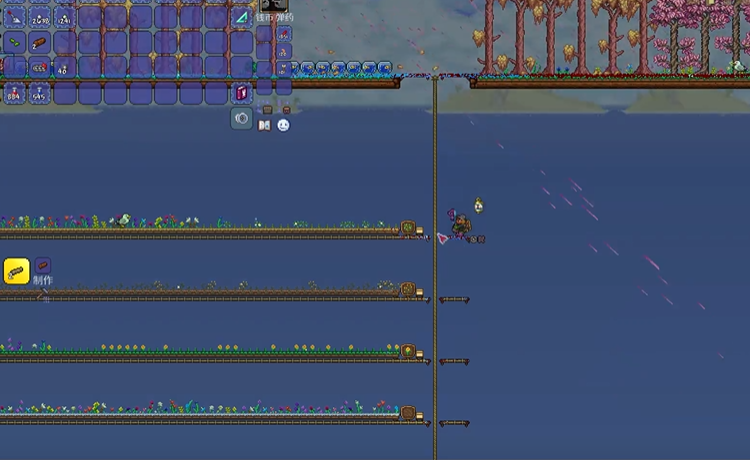Image resolution: width=750 pixels, height=460 pixels.
Task: Open the bestiary book icon
Action: click(265, 126)
